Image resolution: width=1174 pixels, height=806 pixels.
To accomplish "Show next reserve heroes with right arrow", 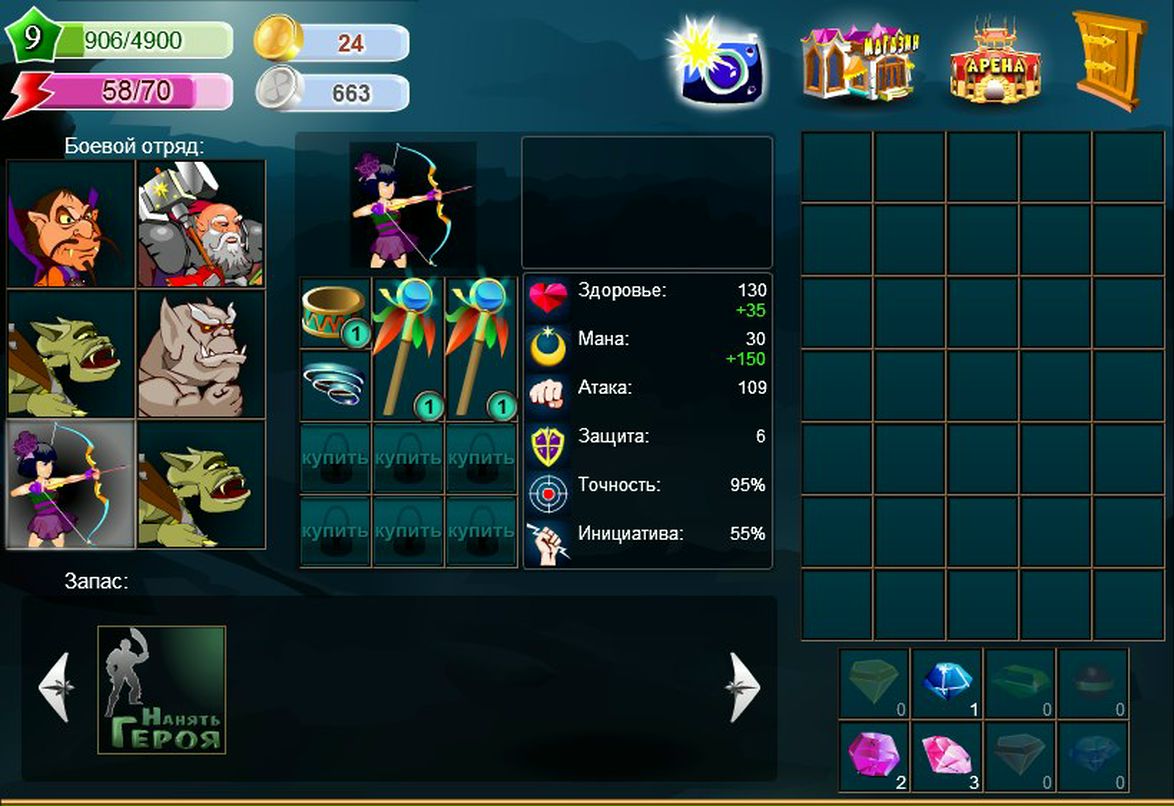I will pyautogui.click(x=744, y=687).
